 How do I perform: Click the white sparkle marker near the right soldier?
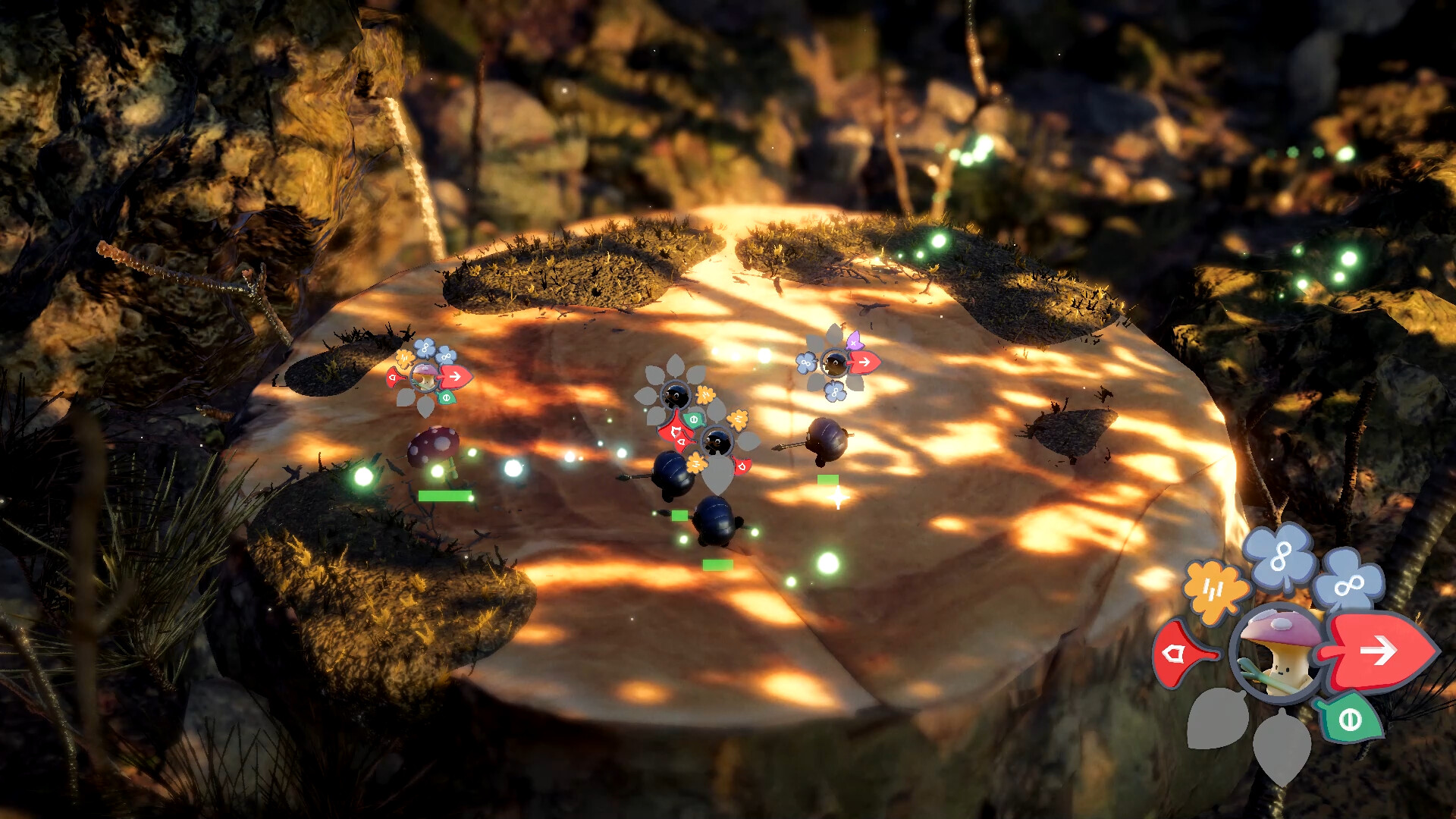pos(838,497)
